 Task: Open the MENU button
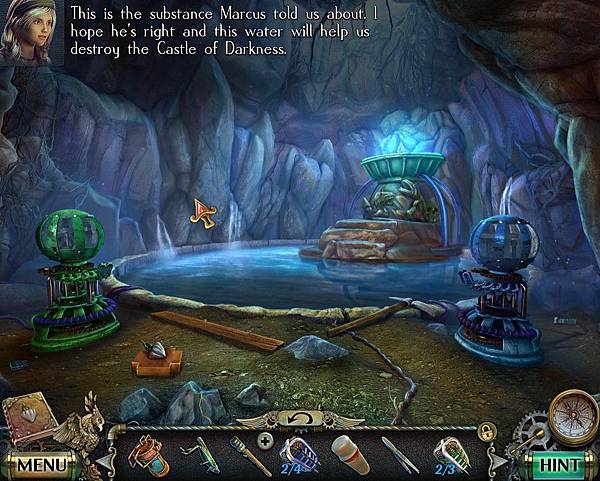[x=40, y=465]
